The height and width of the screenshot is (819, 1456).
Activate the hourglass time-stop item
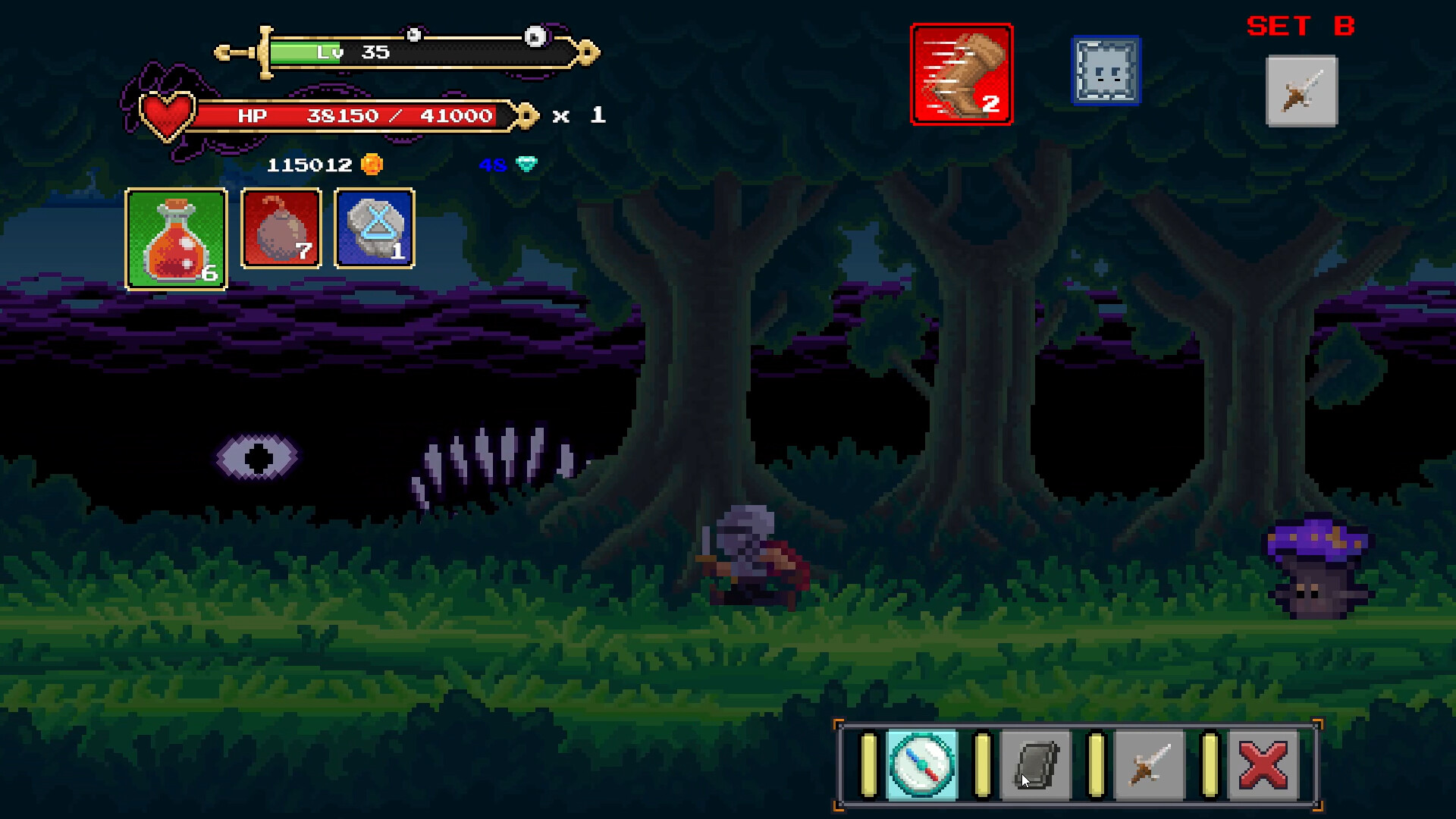(374, 231)
